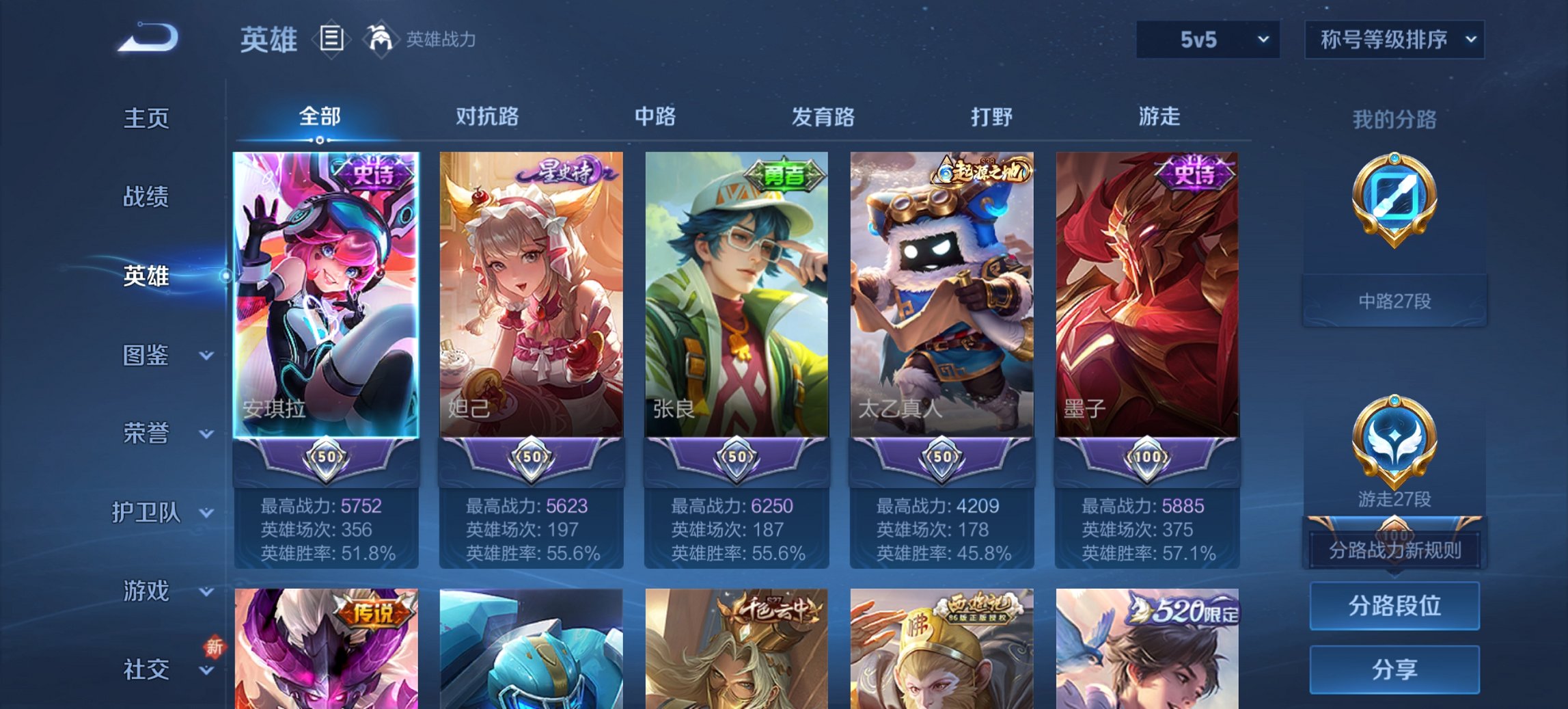Click the level 50 badge under 安琪拉

click(327, 459)
